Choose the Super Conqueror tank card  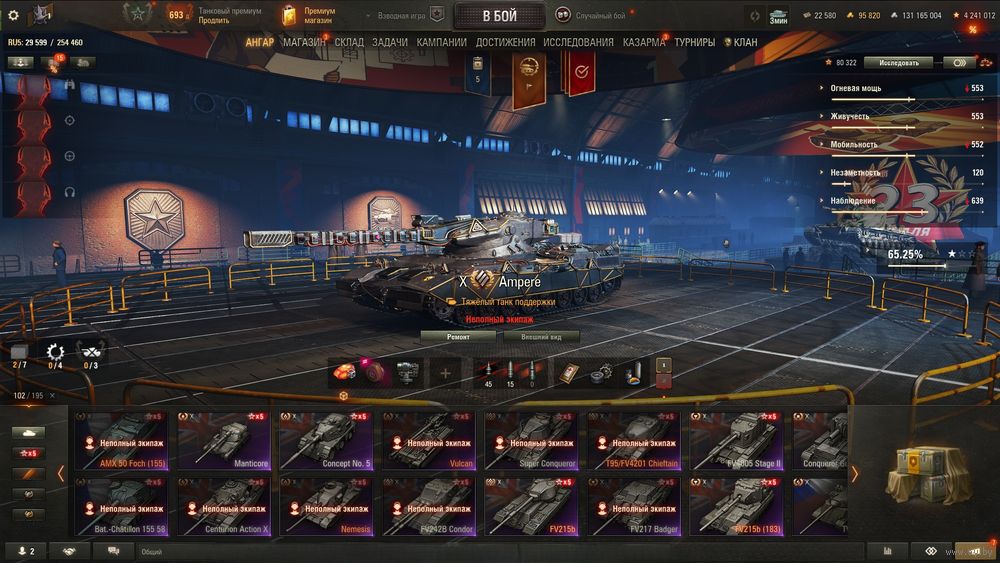tap(535, 440)
